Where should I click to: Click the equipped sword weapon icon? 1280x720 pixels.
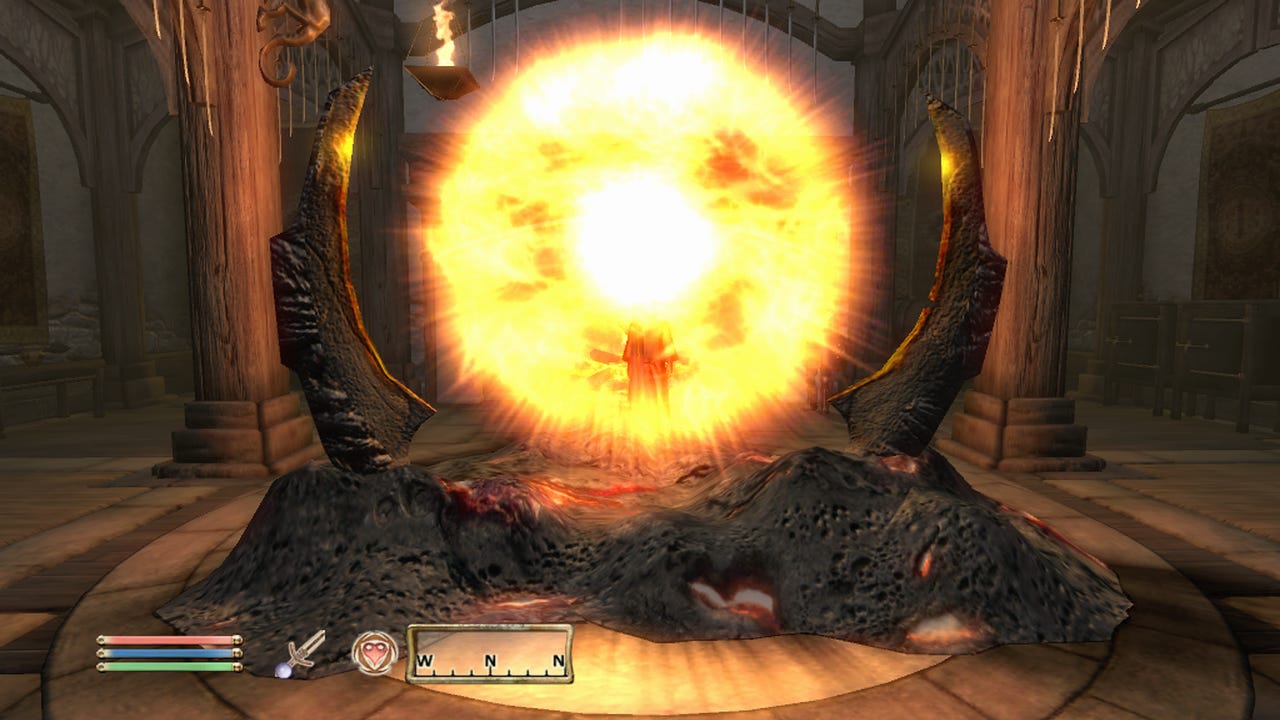click(301, 653)
